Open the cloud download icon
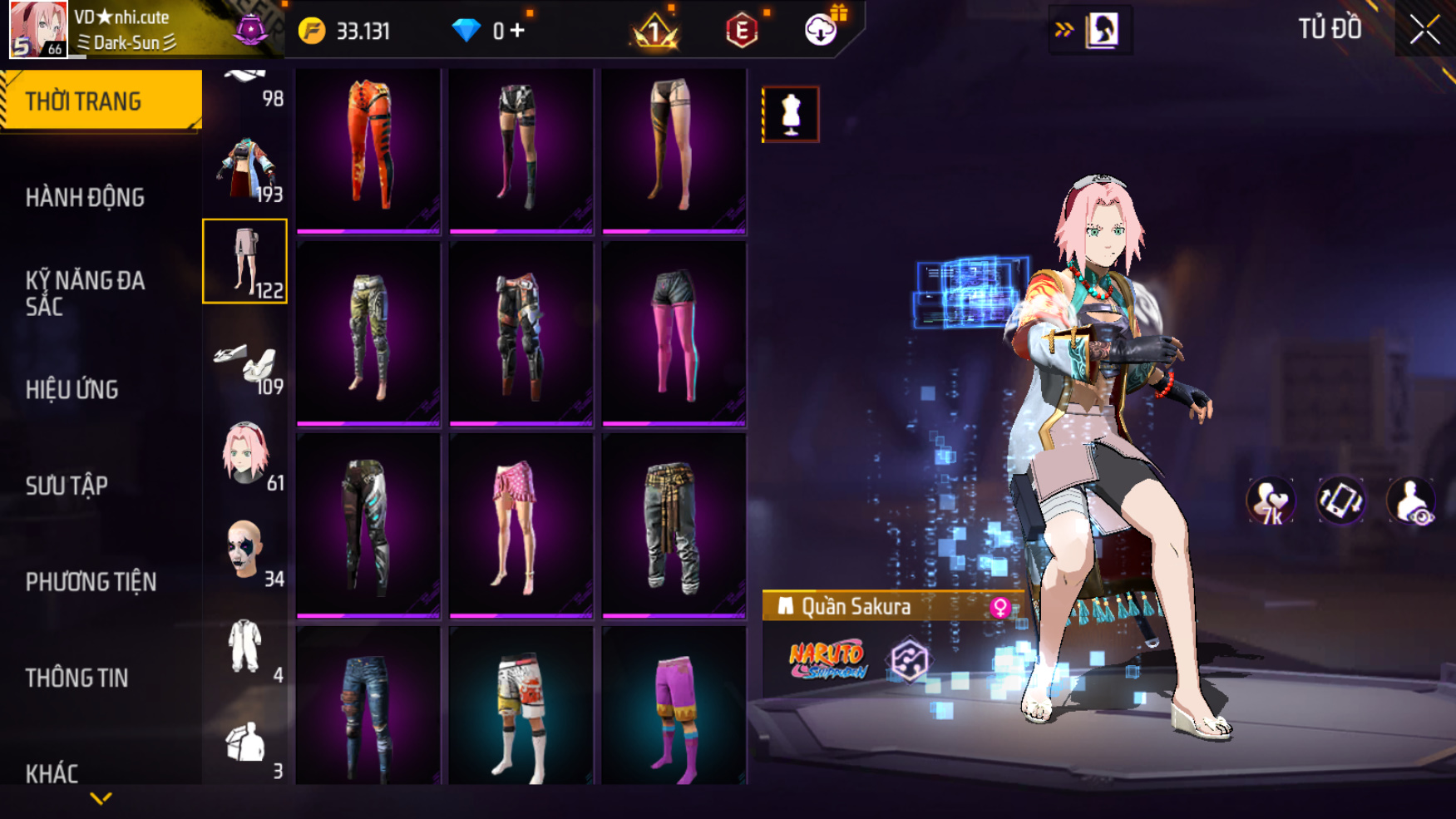 point(821,31)
